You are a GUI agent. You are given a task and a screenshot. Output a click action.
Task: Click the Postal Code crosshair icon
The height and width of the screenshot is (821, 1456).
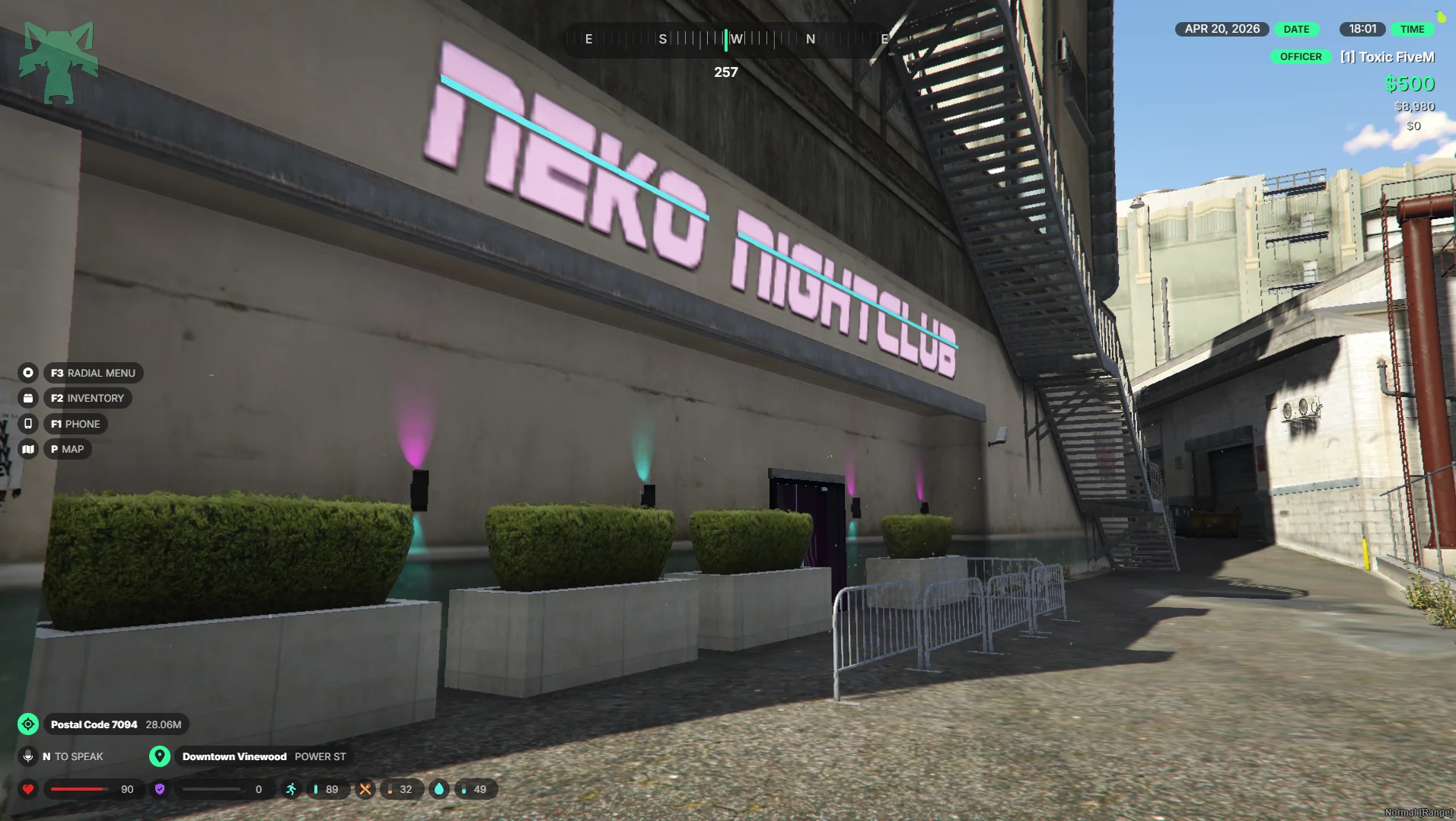[28, 724]
